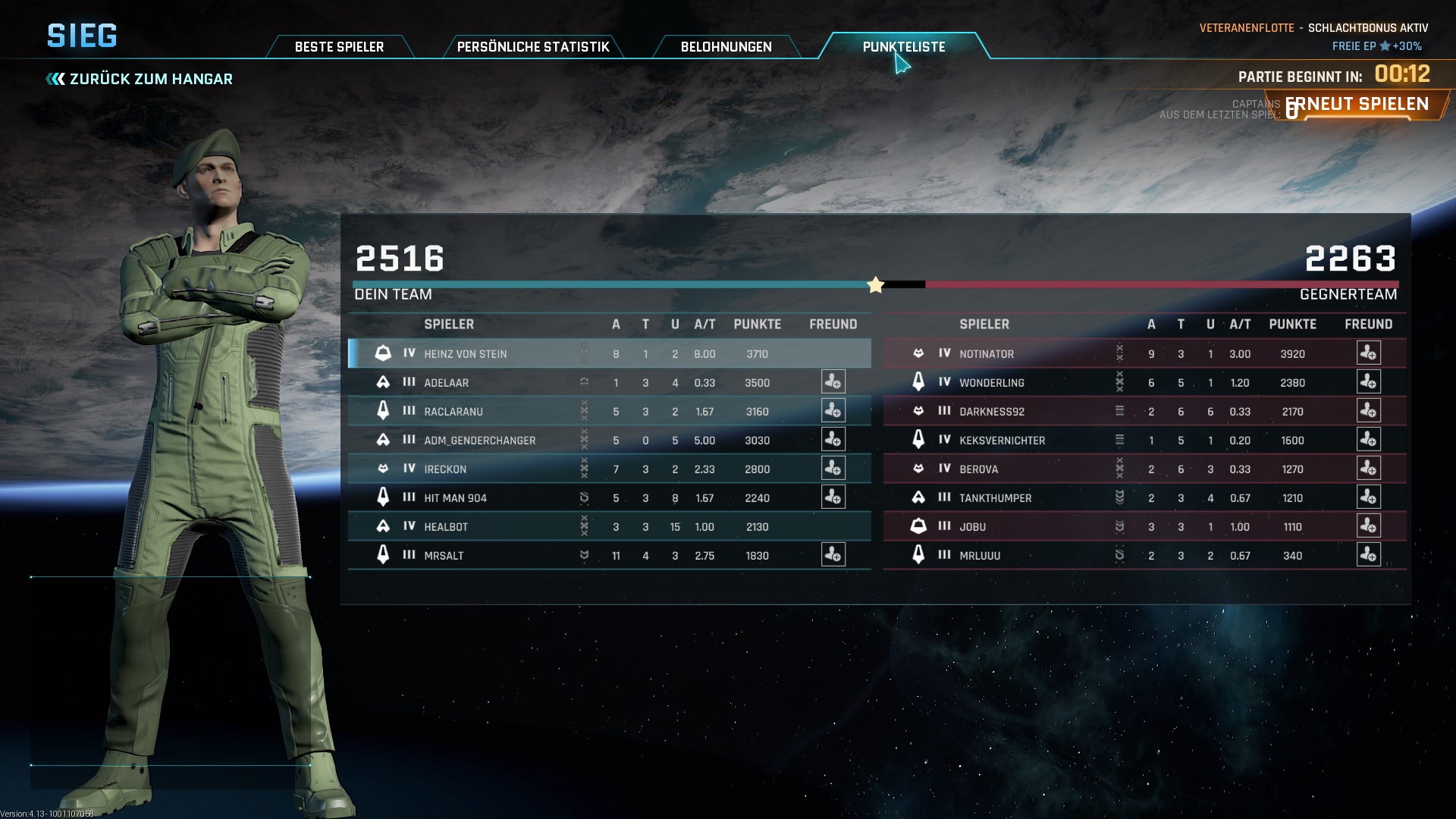This screenshot has height=819, width=1456.
Task: Send friend request to Raclaranu
Action: (833, 411)
